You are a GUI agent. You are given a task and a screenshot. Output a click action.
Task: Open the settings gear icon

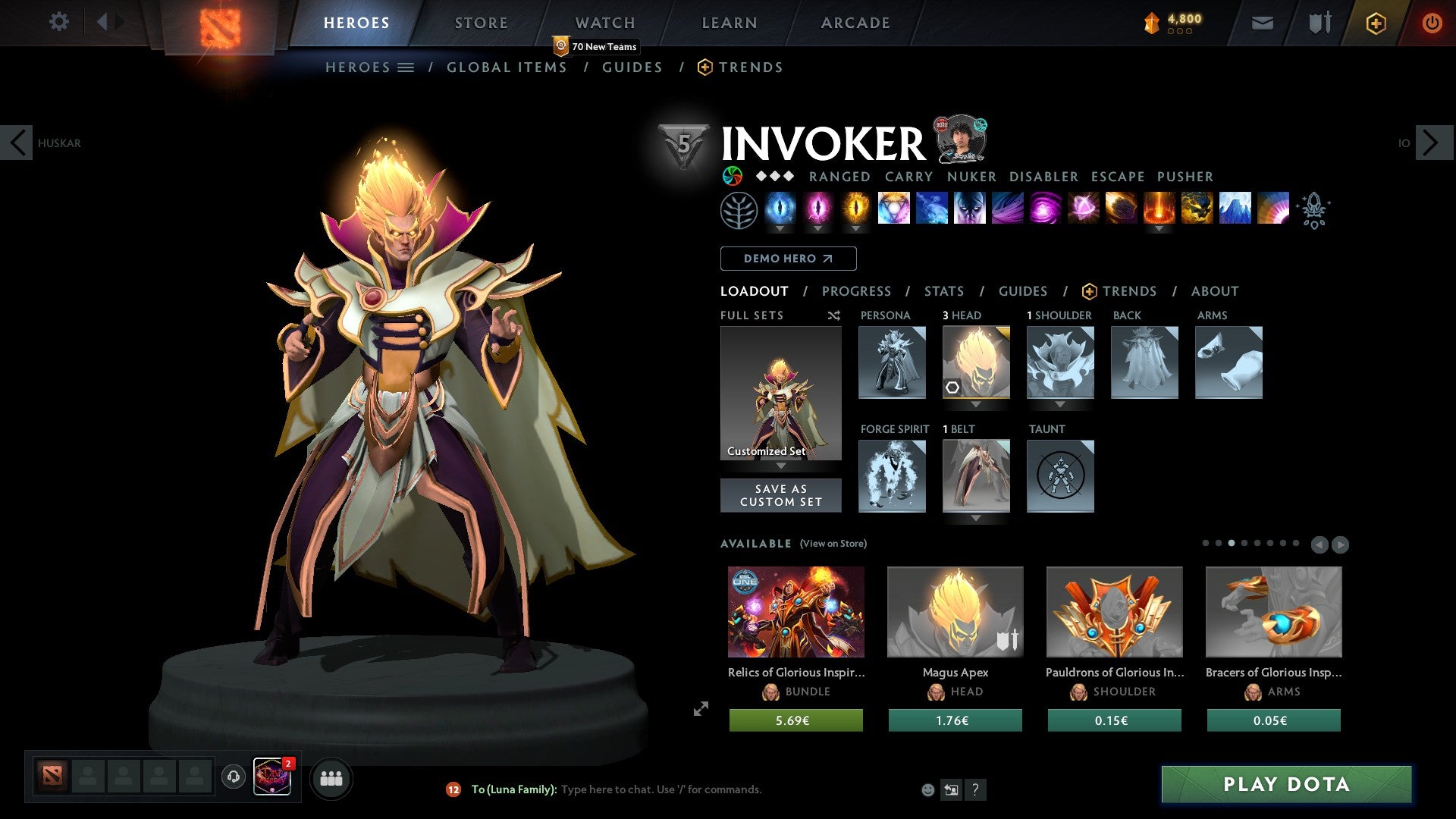[59, 22]
